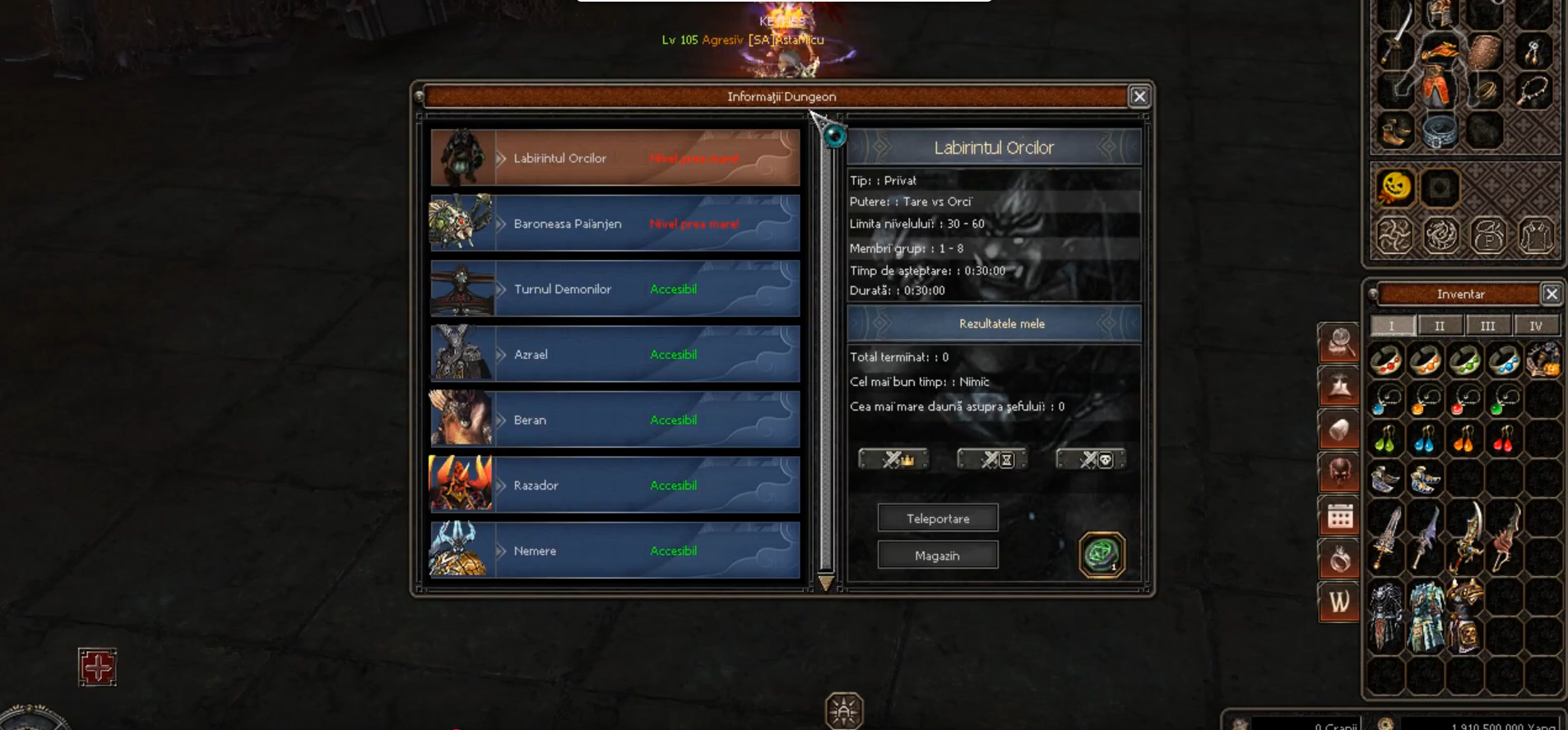Show the crown ranking results
This screenshot has height=730, width=1568.
pos(893,459)
